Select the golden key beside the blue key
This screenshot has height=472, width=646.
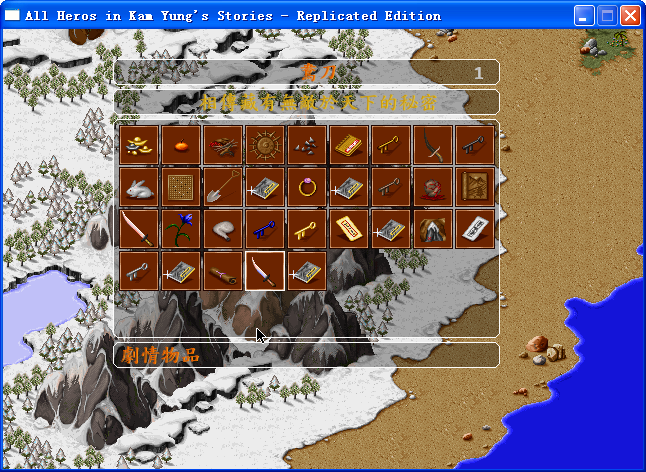pyautogui.click(x=306, y=228)
